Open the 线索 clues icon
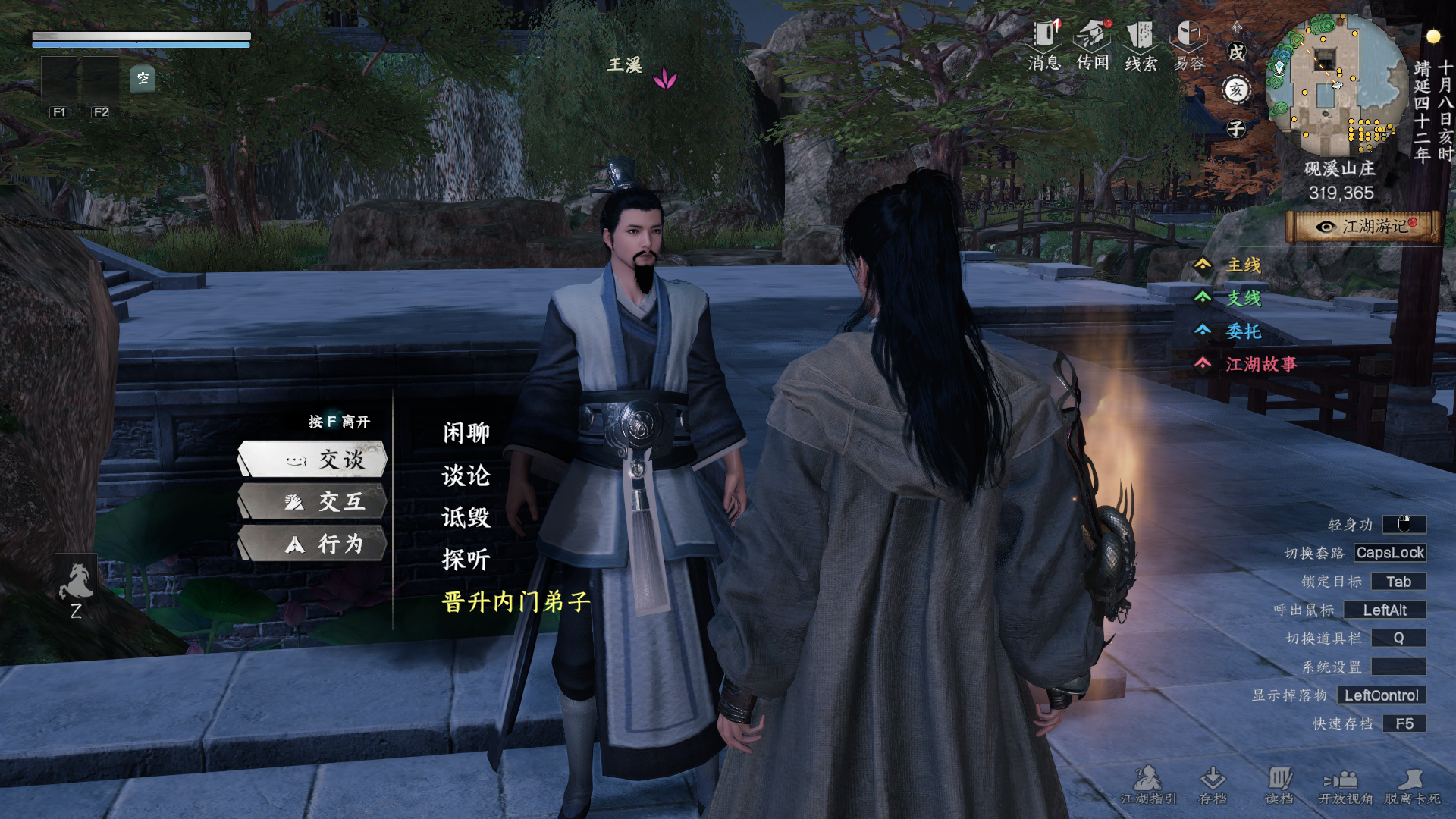The width and height of the screenshot is (1456, 819). coord(1141,45)
